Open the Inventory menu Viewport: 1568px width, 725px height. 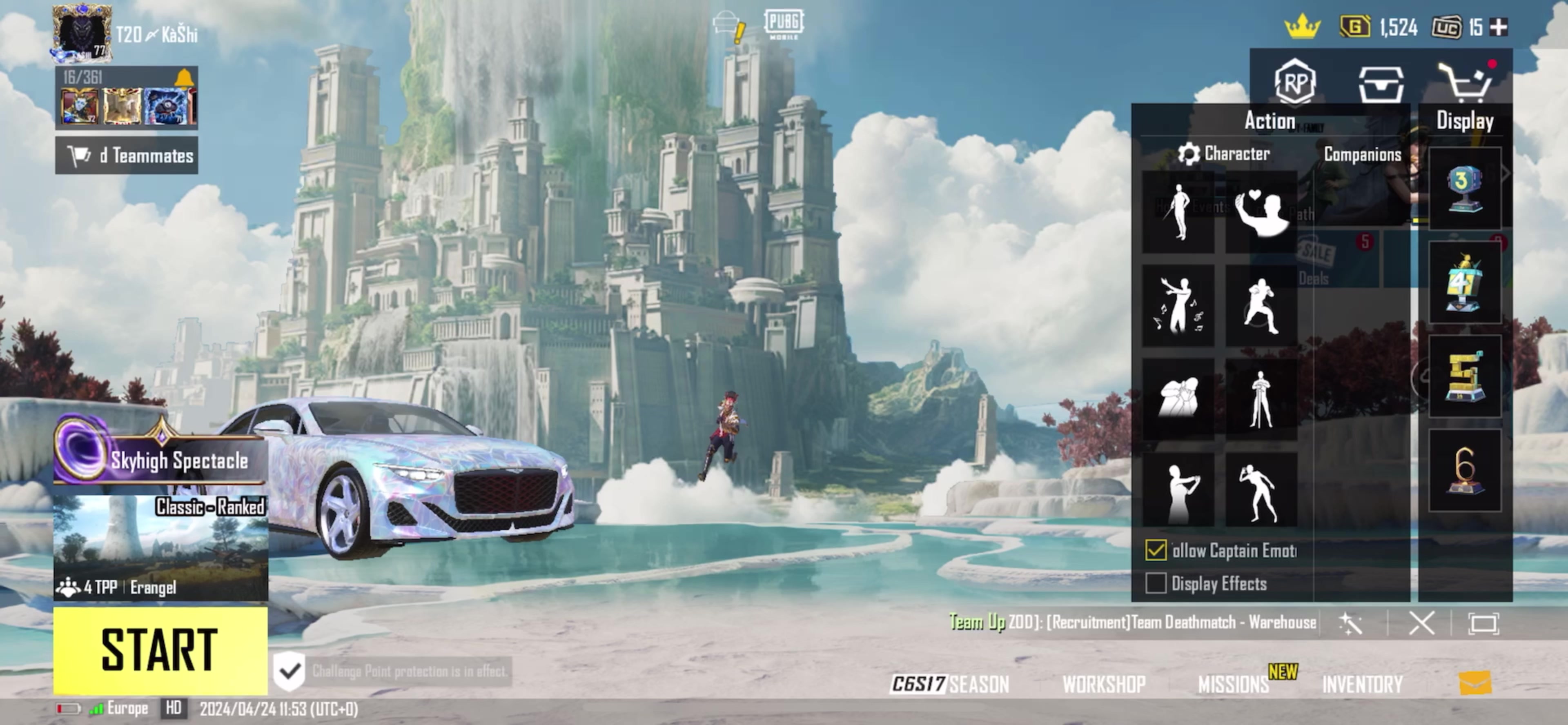pyautogui.click(x=1362, y=685)
